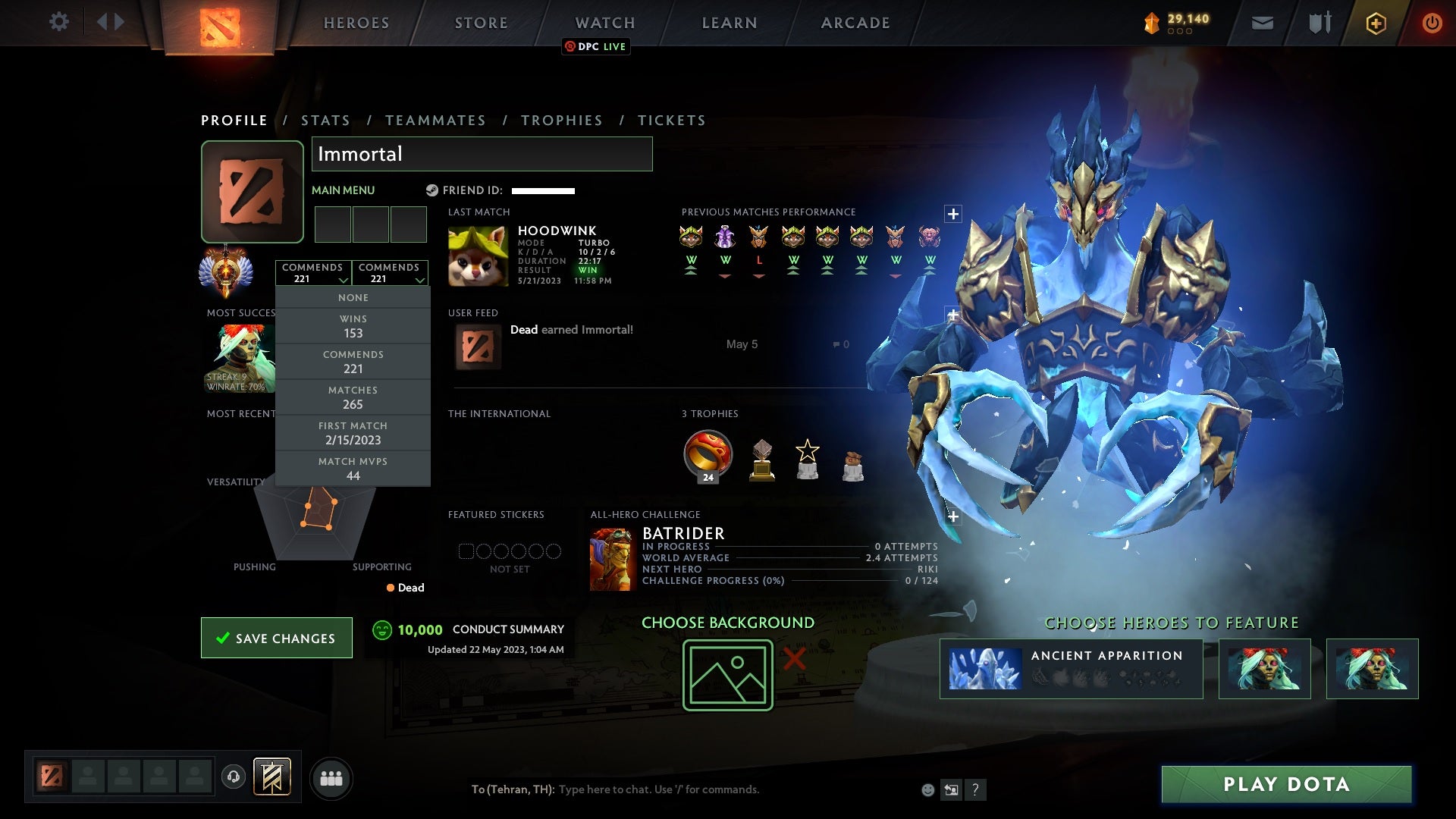Open the friends list icon at bottom left
This screenshot has width=1456, height=819.
[331, 778]
